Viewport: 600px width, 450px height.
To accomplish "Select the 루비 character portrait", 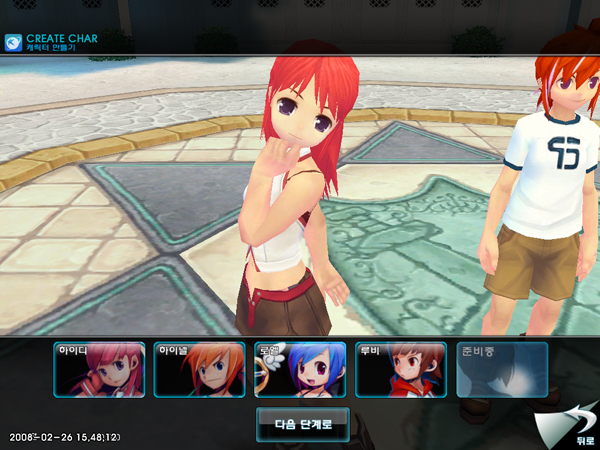I will [x=401, y=370].
